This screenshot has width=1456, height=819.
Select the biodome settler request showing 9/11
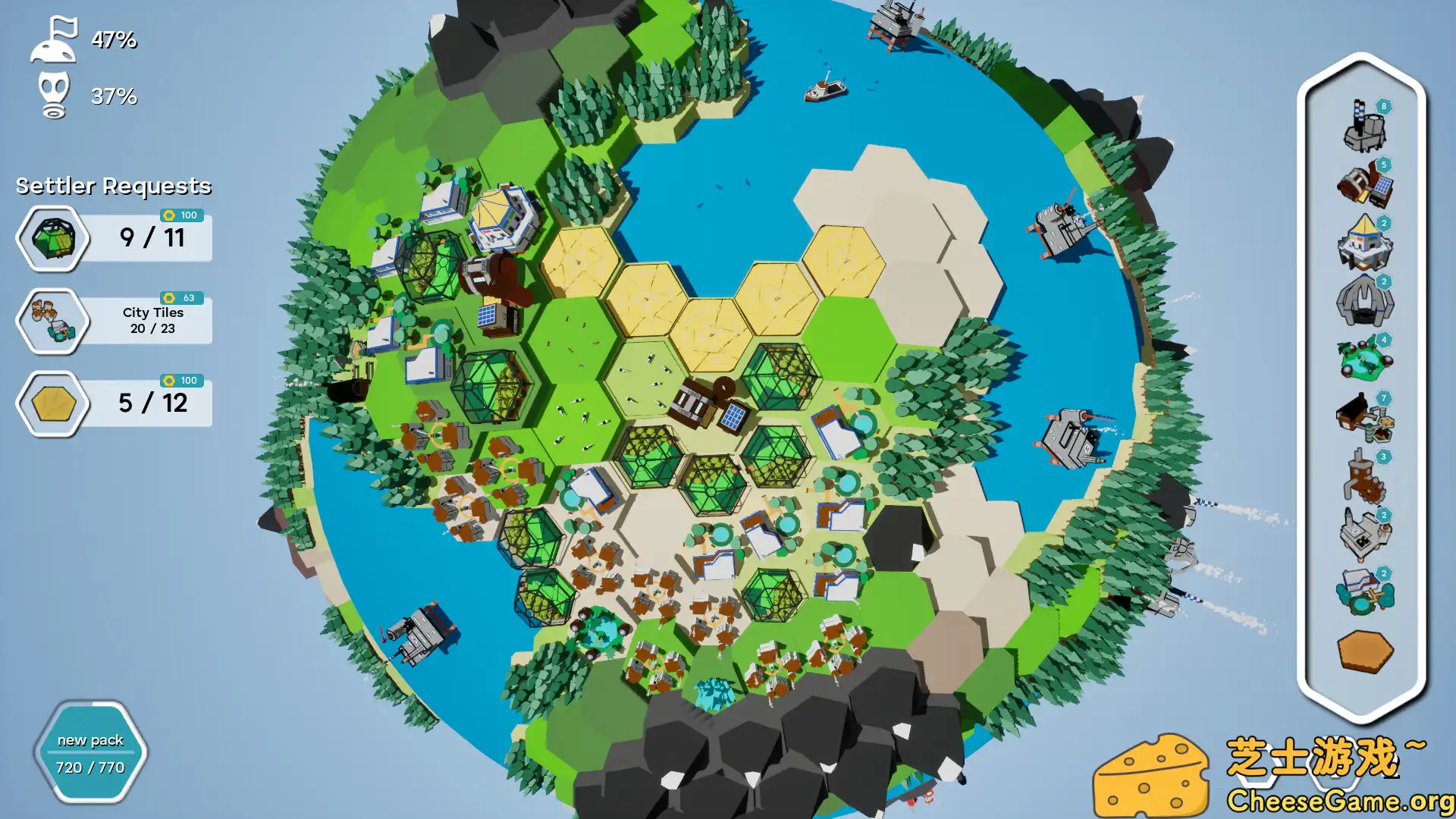114,238
